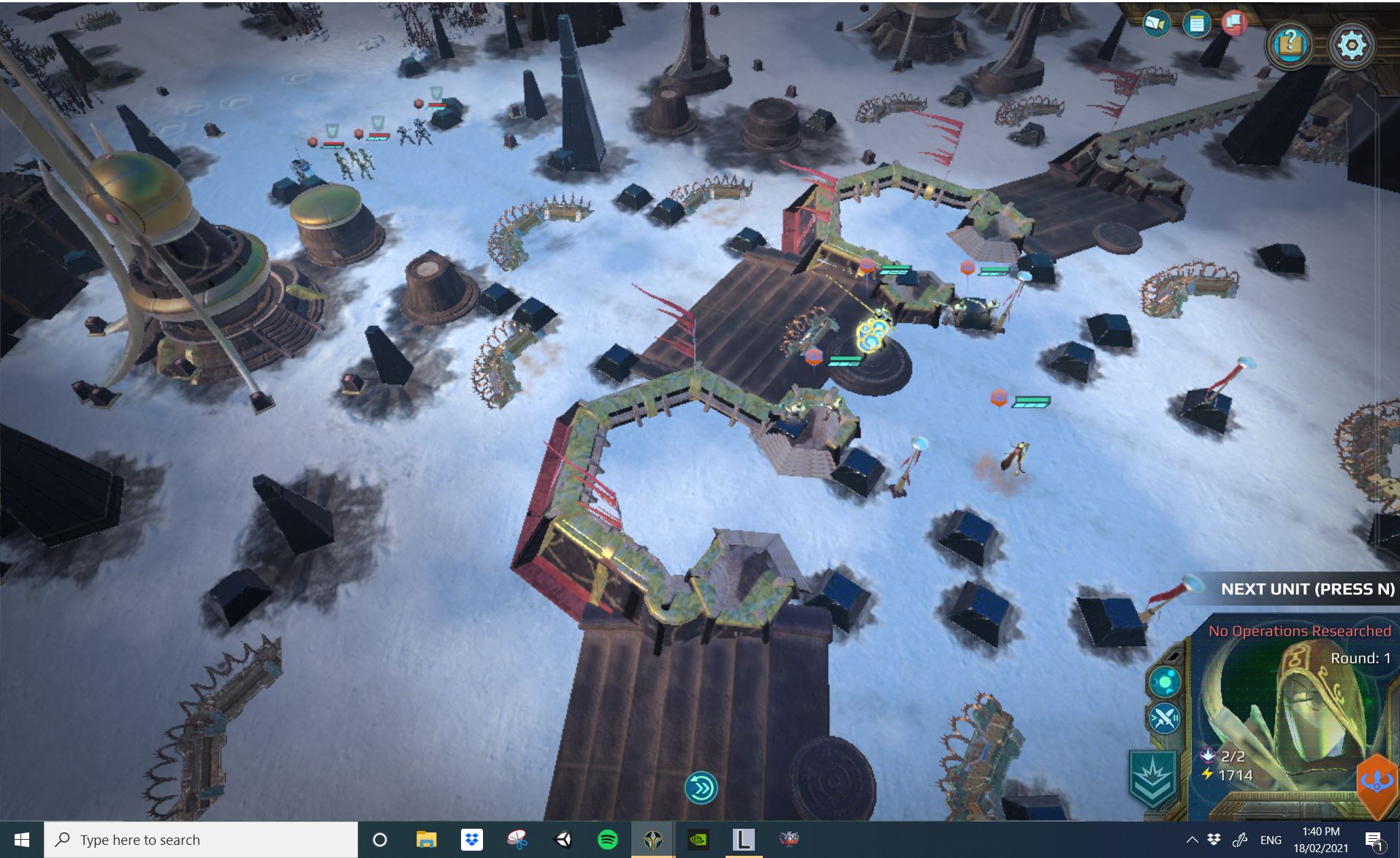The image size is (1400, 858).
Task: Click the overlapping cards icon in top bar
Action: [x=1235, y=23]
